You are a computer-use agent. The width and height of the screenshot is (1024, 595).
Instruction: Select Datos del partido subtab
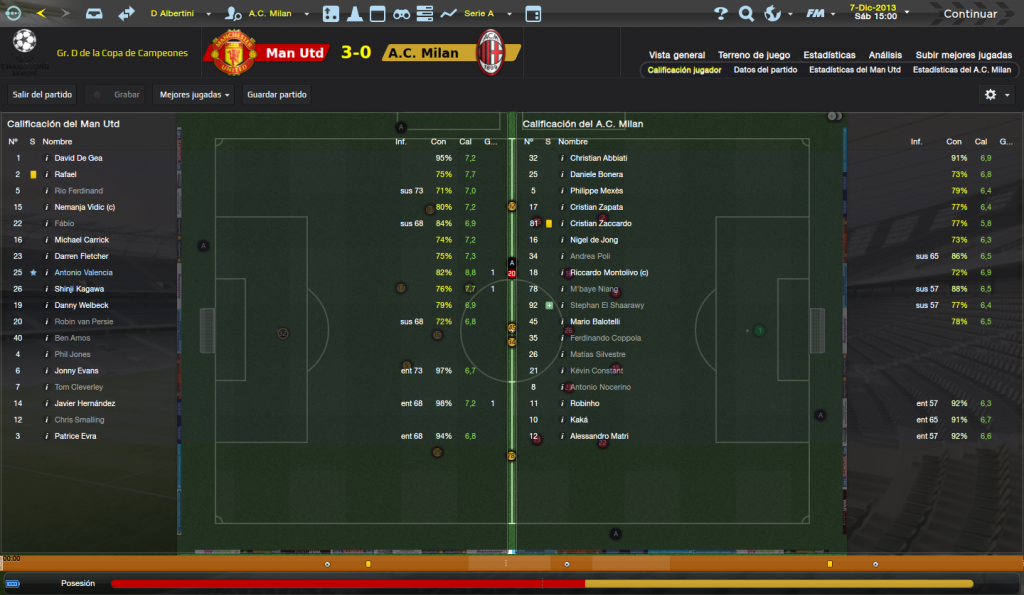765,70
